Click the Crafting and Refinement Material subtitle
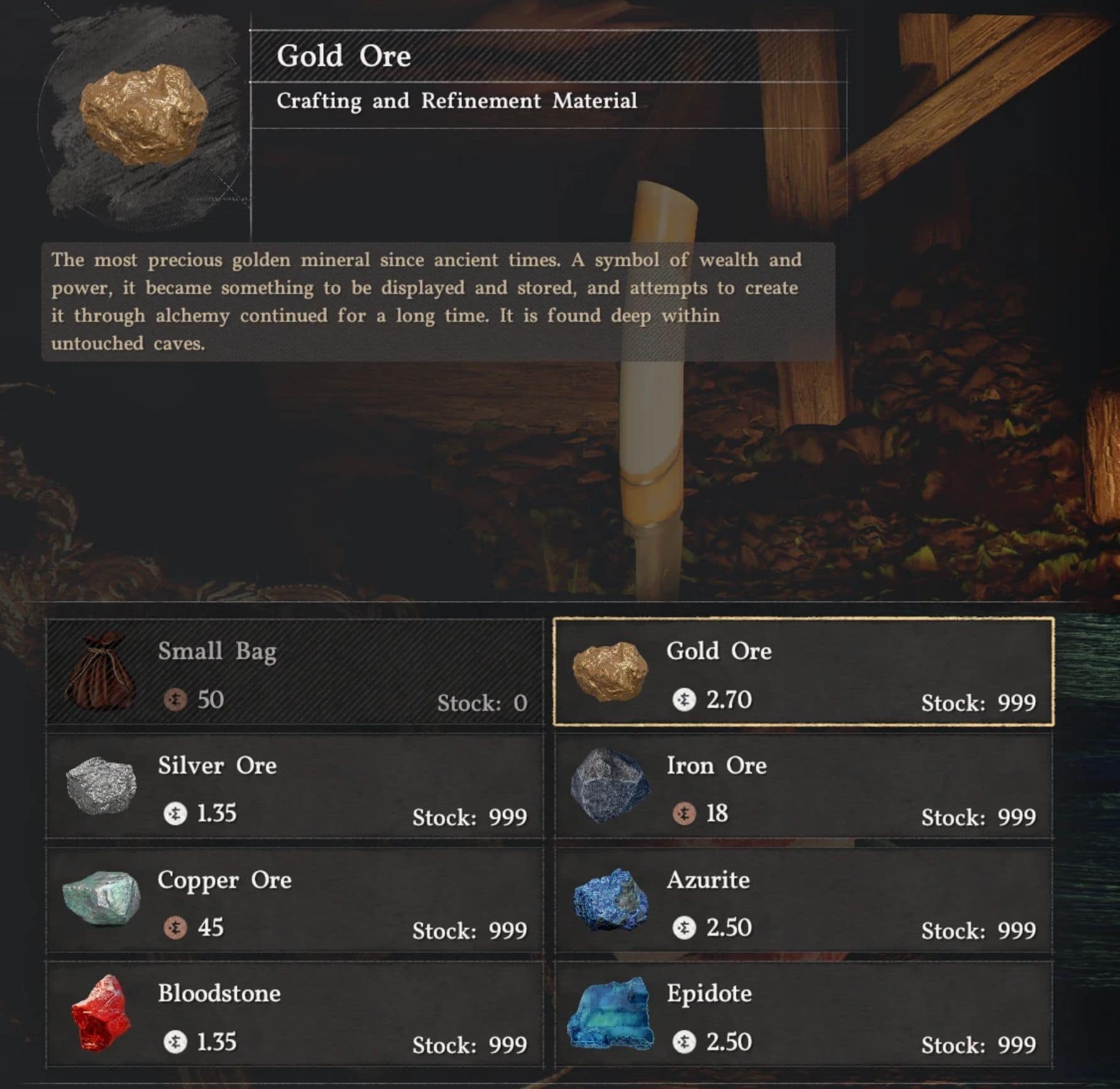 coord(458,101)
